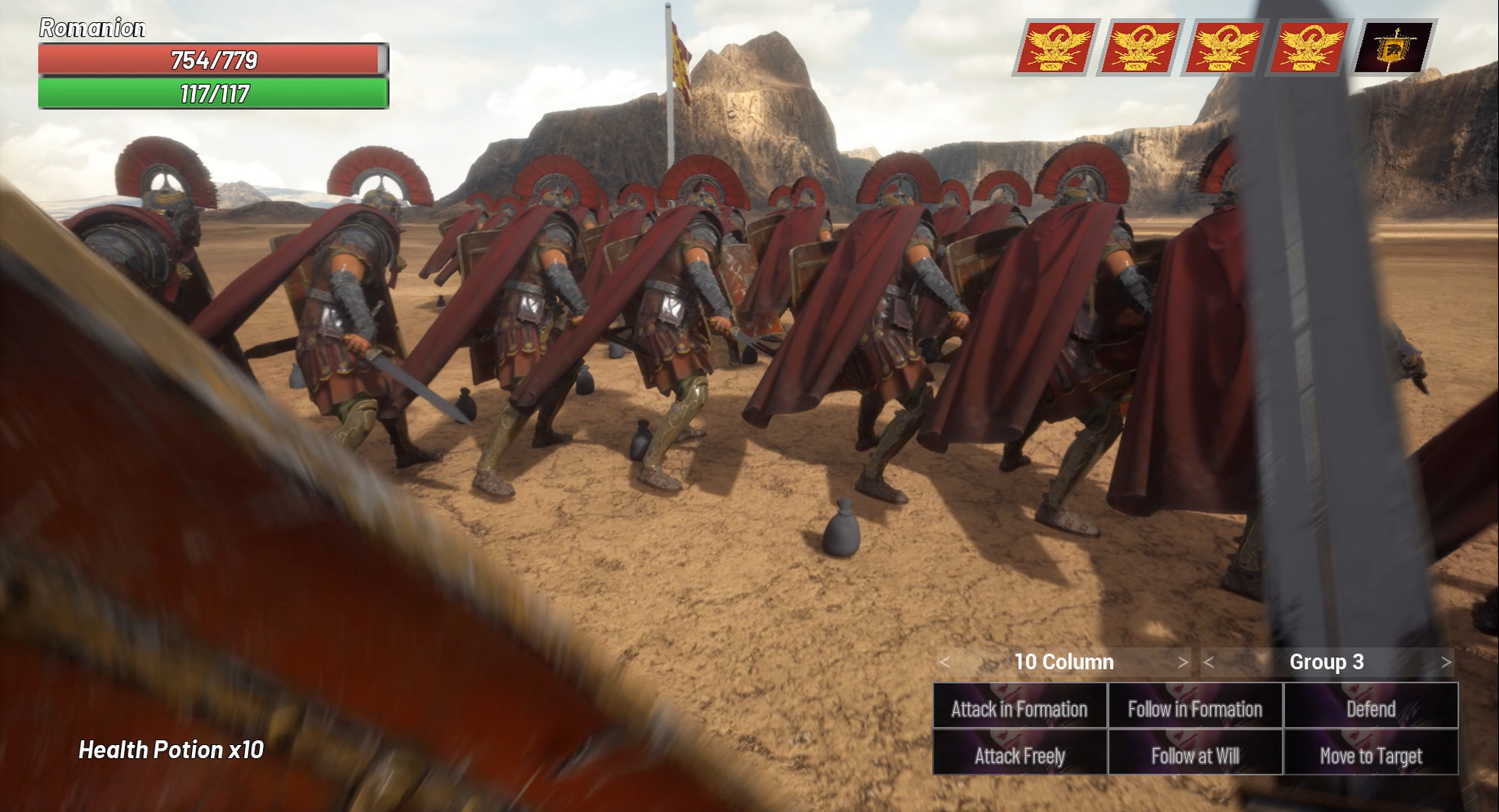Order Move to Target
Viewport: 1499px width, 812px height.
[1371, 756]
